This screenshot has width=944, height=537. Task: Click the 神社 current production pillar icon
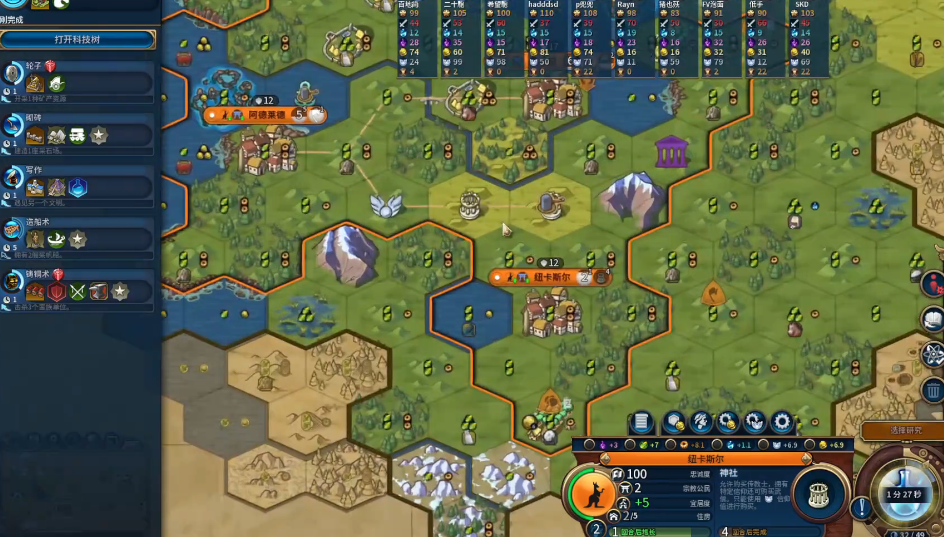[819, 494]
